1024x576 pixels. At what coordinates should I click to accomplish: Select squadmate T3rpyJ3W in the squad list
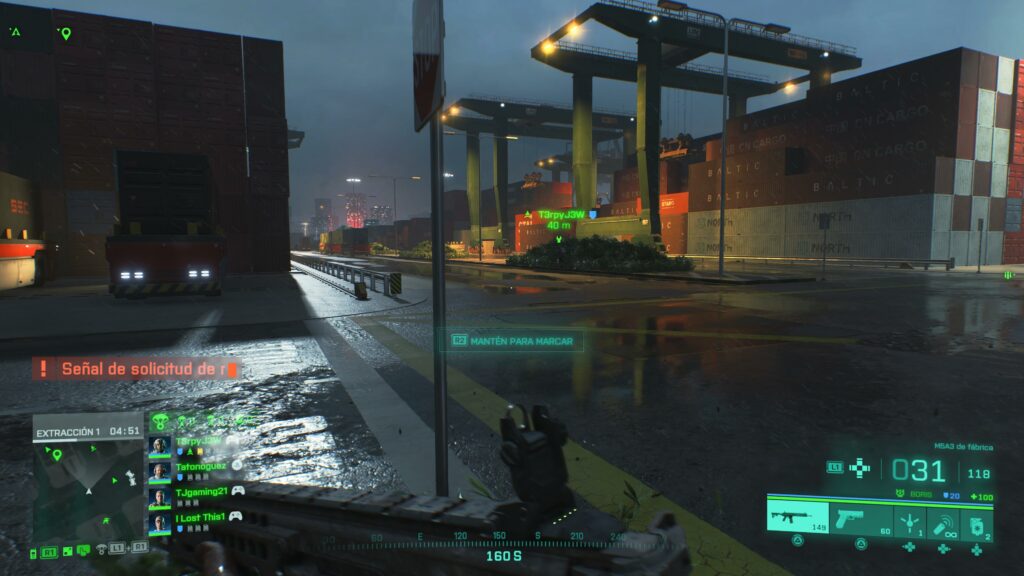click(x=197, y=443)
